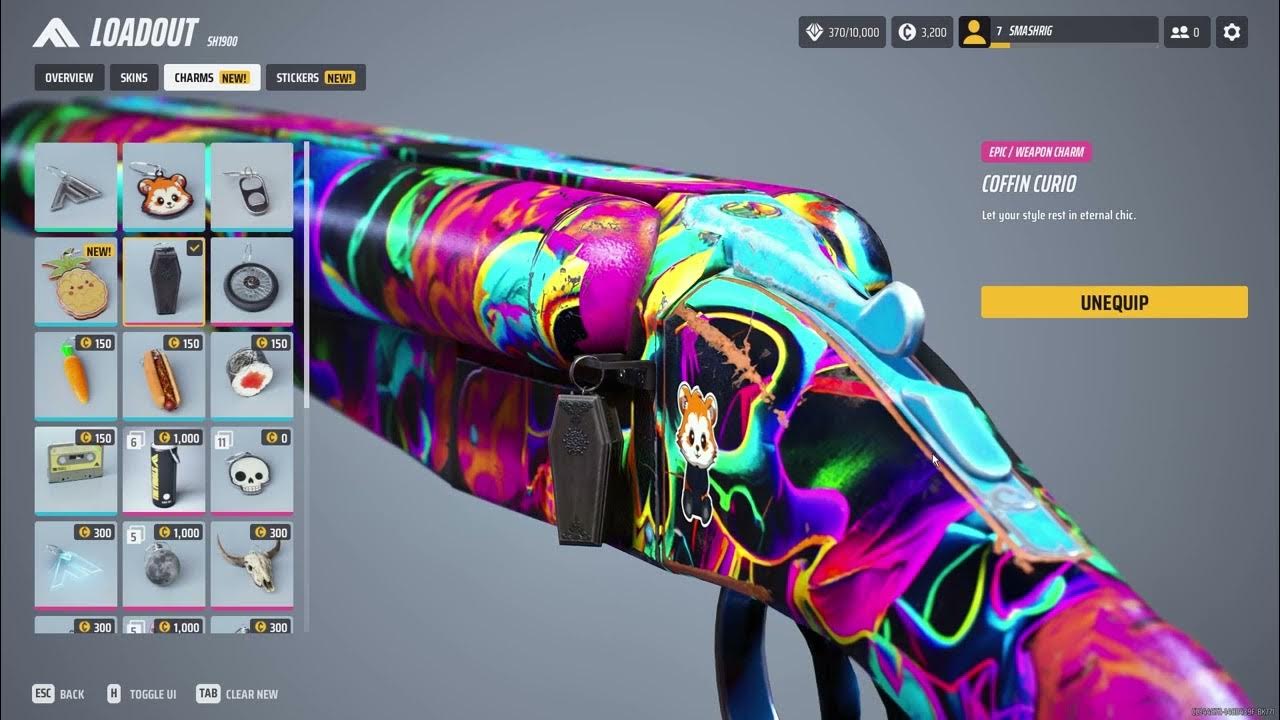The width and height of the screenshot is (1280, 720).
Task: Toggle the UI with the H option
Action: point(143,693)
